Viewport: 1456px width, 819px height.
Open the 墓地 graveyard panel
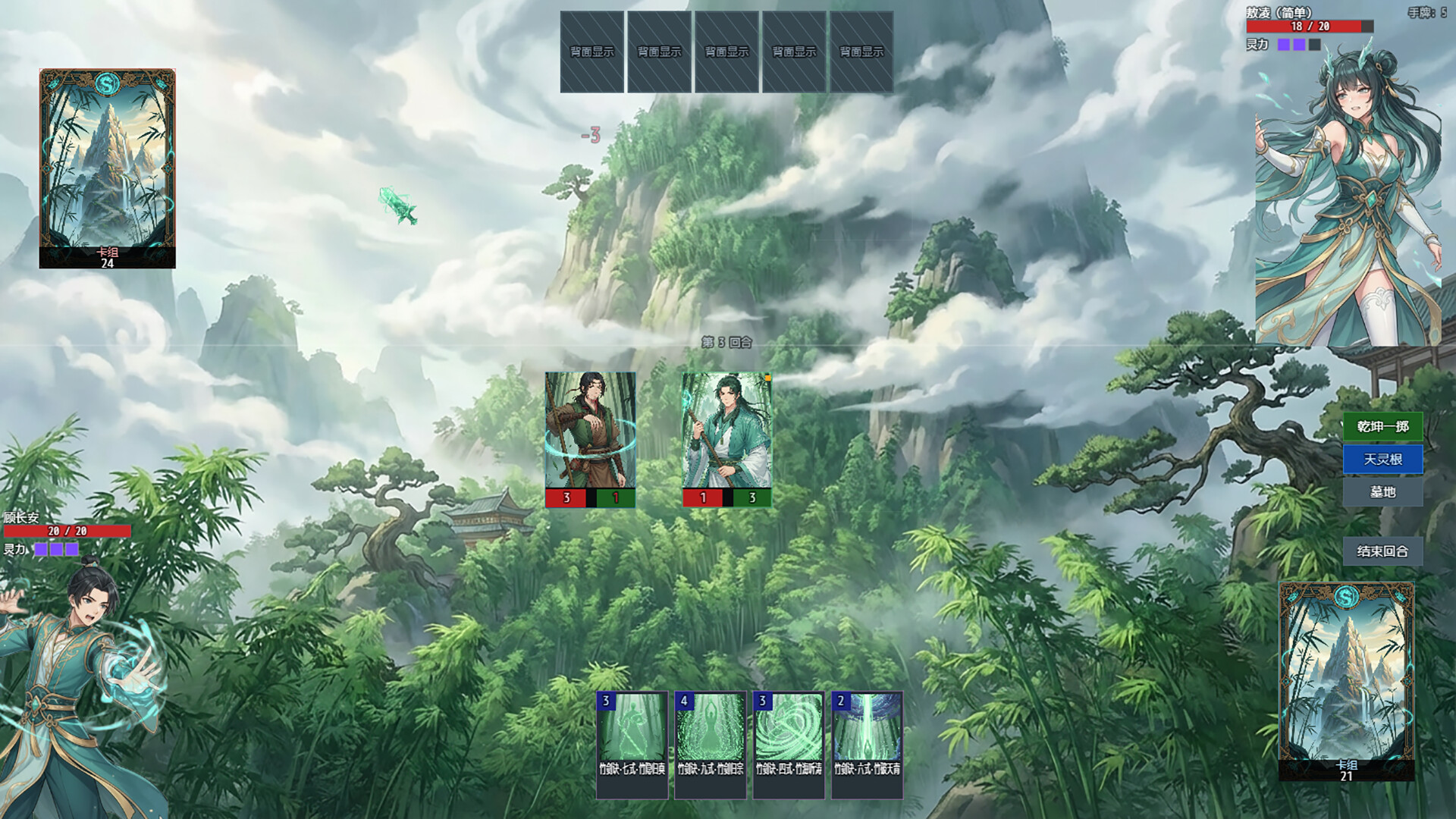(1382, 492)
